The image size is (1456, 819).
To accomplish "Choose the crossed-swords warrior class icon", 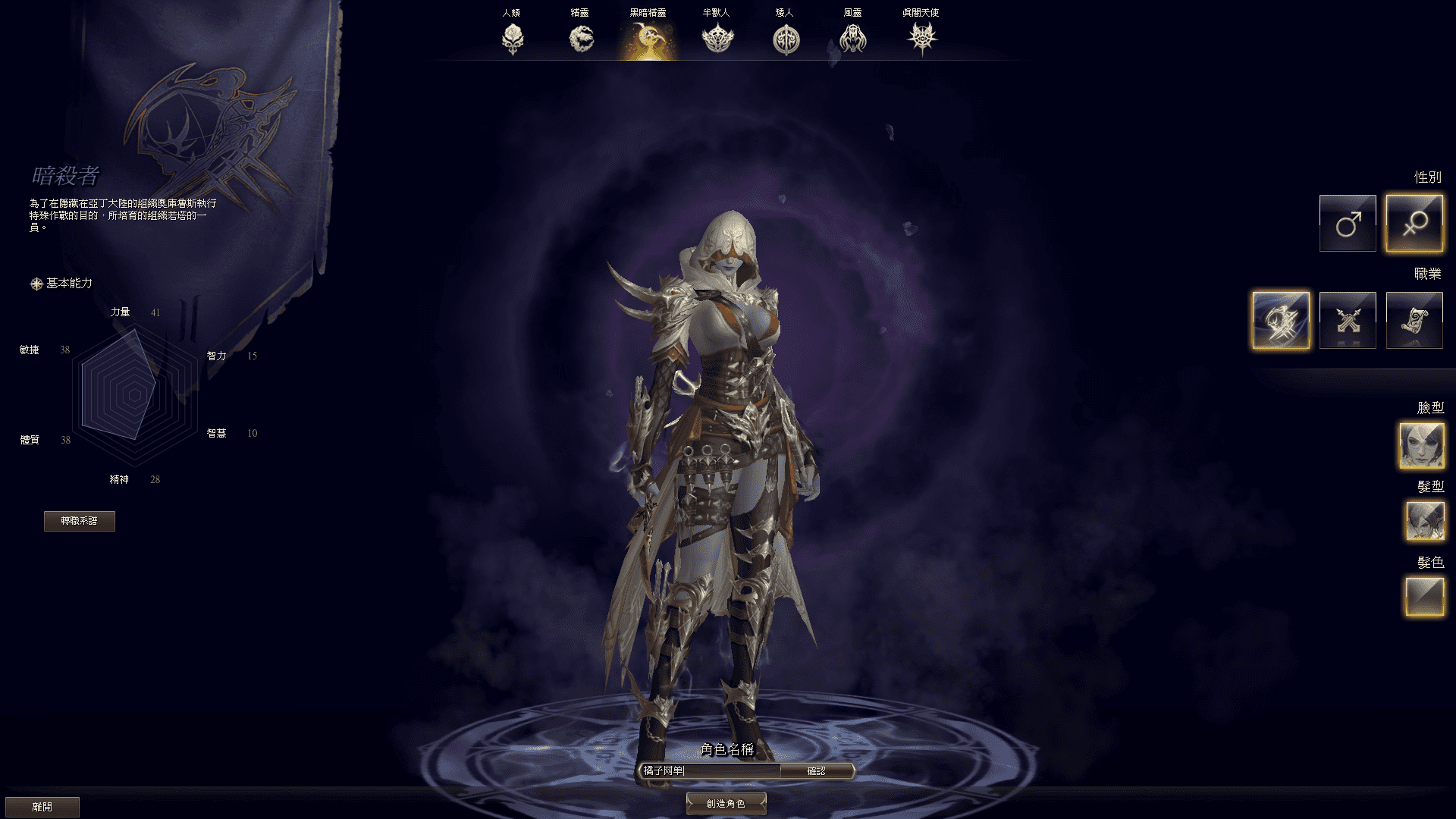I will point(1348,318).
